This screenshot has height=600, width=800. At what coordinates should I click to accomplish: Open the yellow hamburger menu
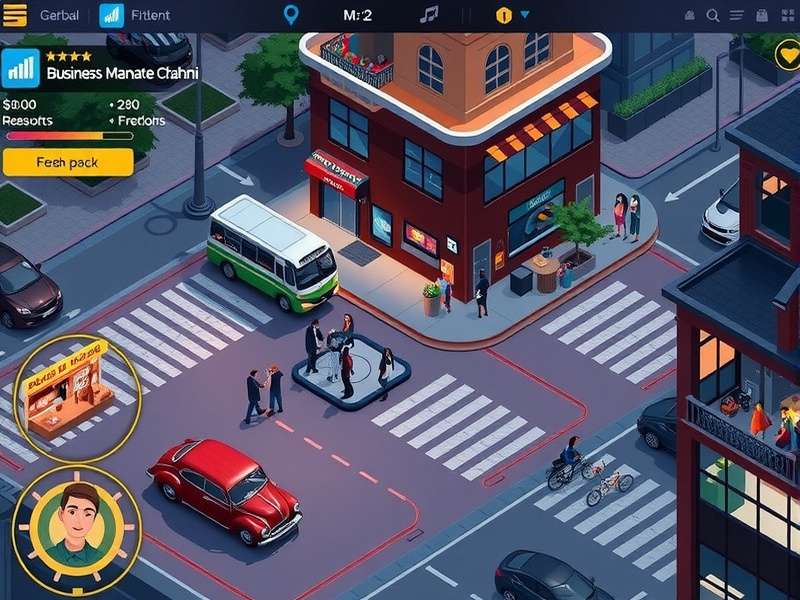tap(14, 15)
